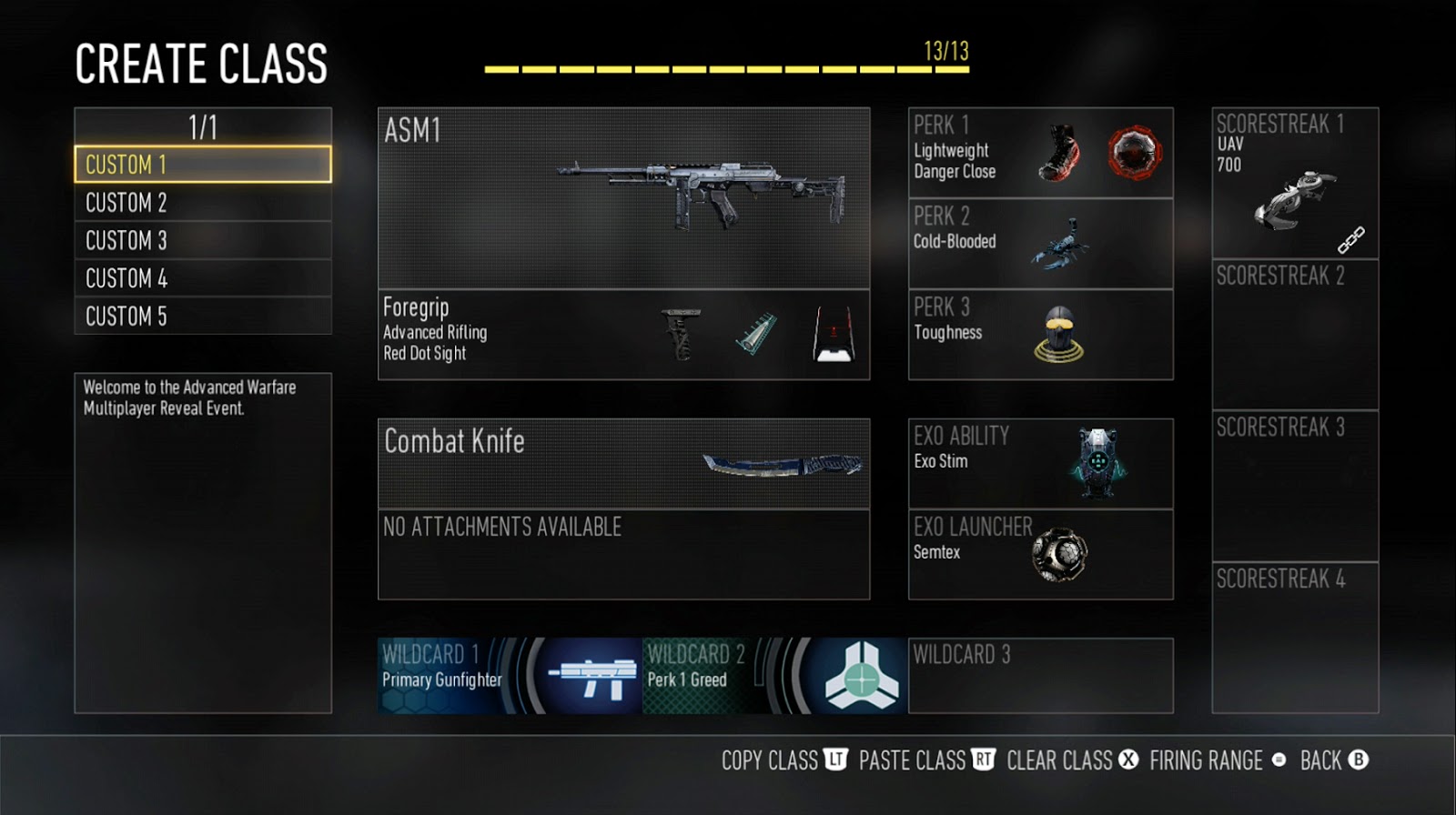Image resolution: width=1456 pixels, height=815 pixels.
Task: Select Scorestreak 1 UAV slot
Action: click(1294, 183)
